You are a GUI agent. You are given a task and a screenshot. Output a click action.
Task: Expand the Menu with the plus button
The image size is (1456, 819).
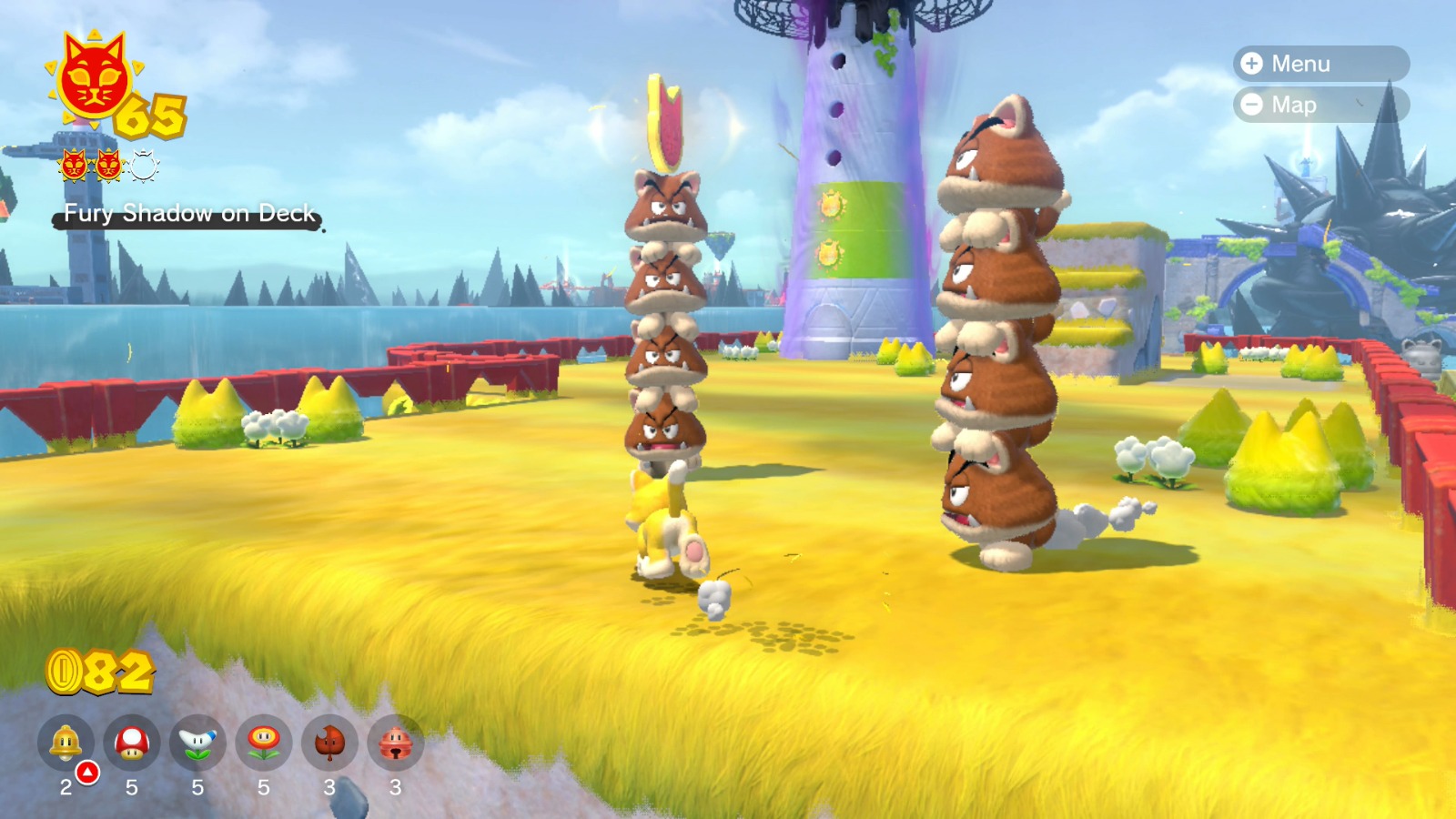tap(1253, 64)
